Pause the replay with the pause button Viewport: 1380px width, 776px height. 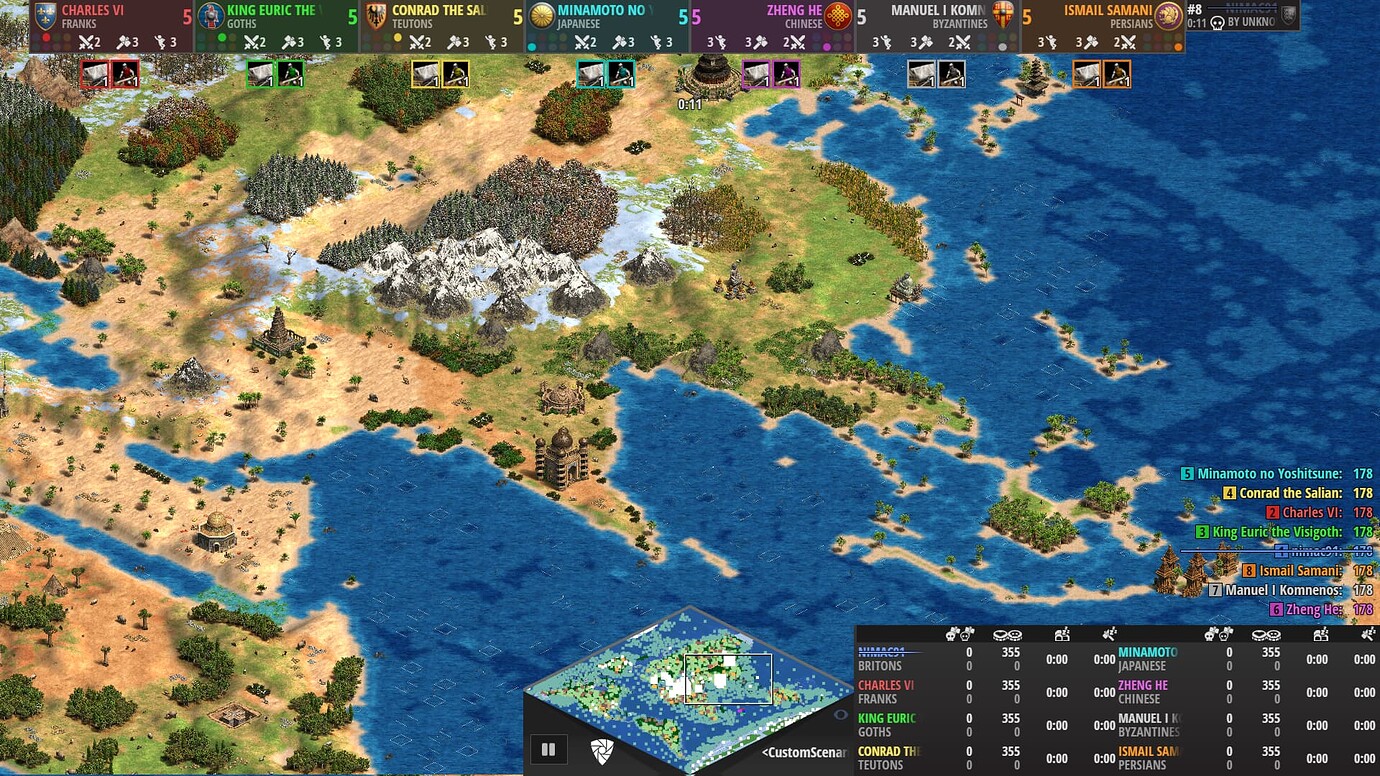(548, 748)
